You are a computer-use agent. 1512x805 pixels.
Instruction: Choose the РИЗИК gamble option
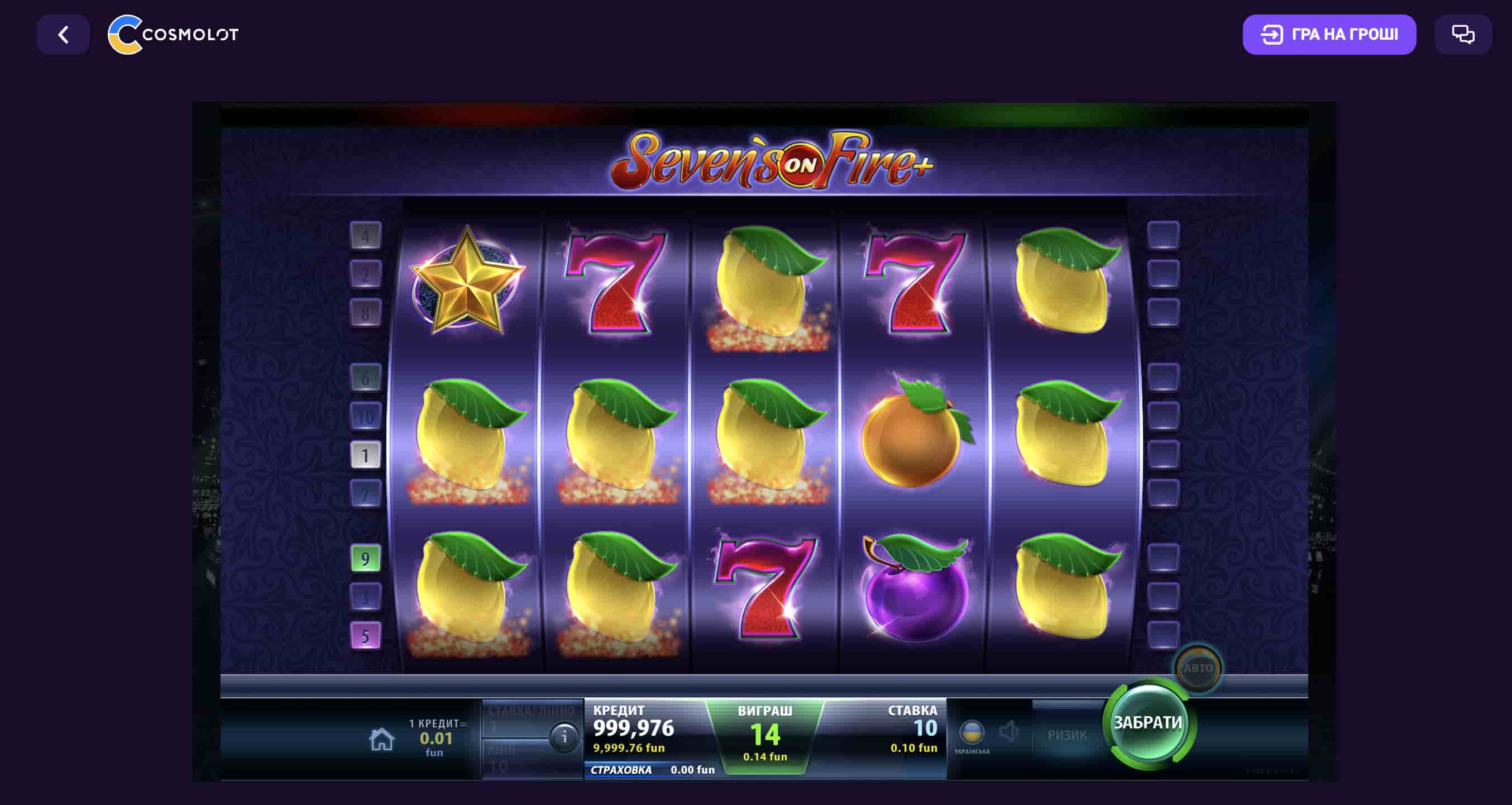coord(1066,735)
